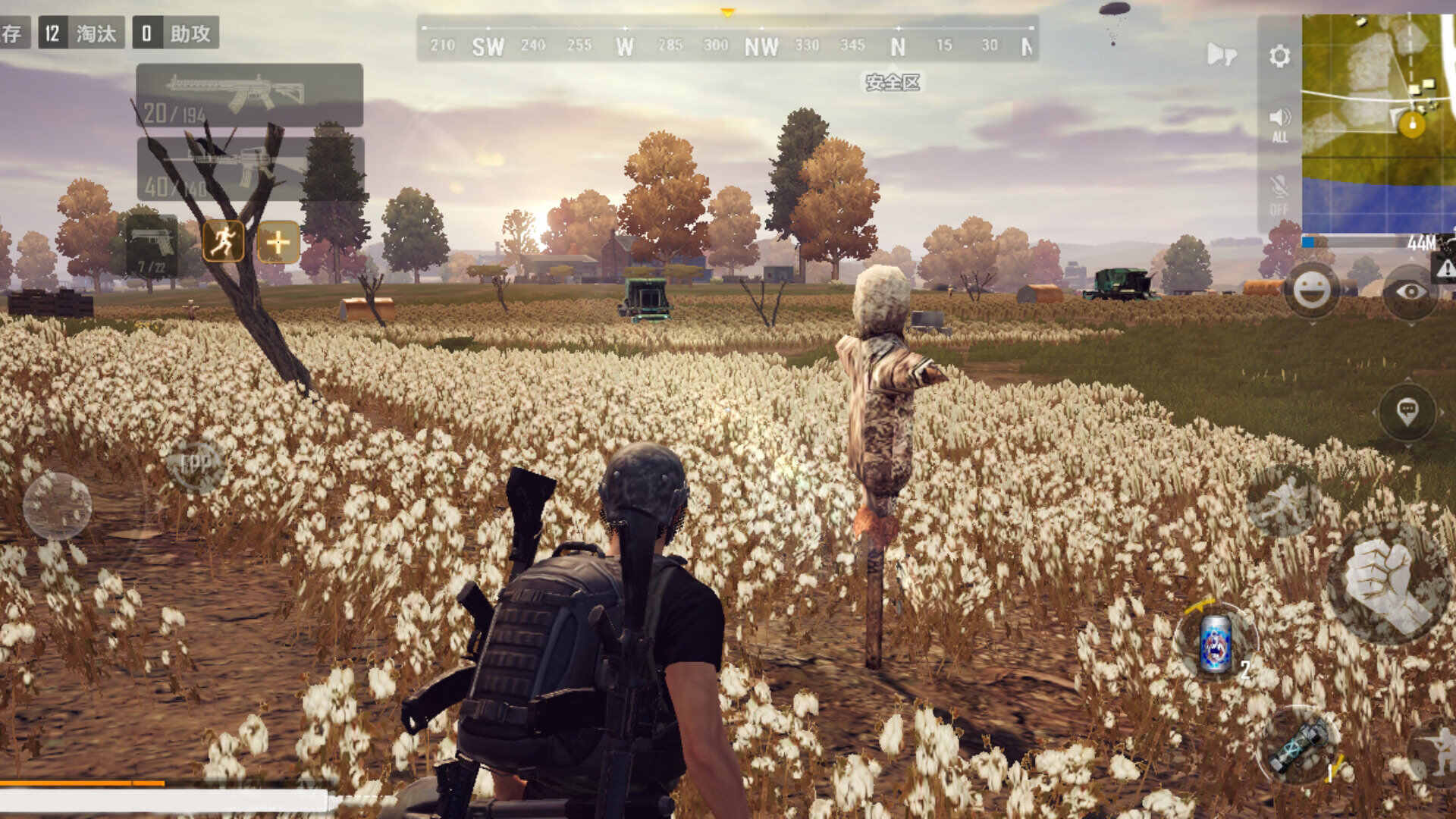
Task: Toggle the auto-sprint running man icon
Action: 224,242
